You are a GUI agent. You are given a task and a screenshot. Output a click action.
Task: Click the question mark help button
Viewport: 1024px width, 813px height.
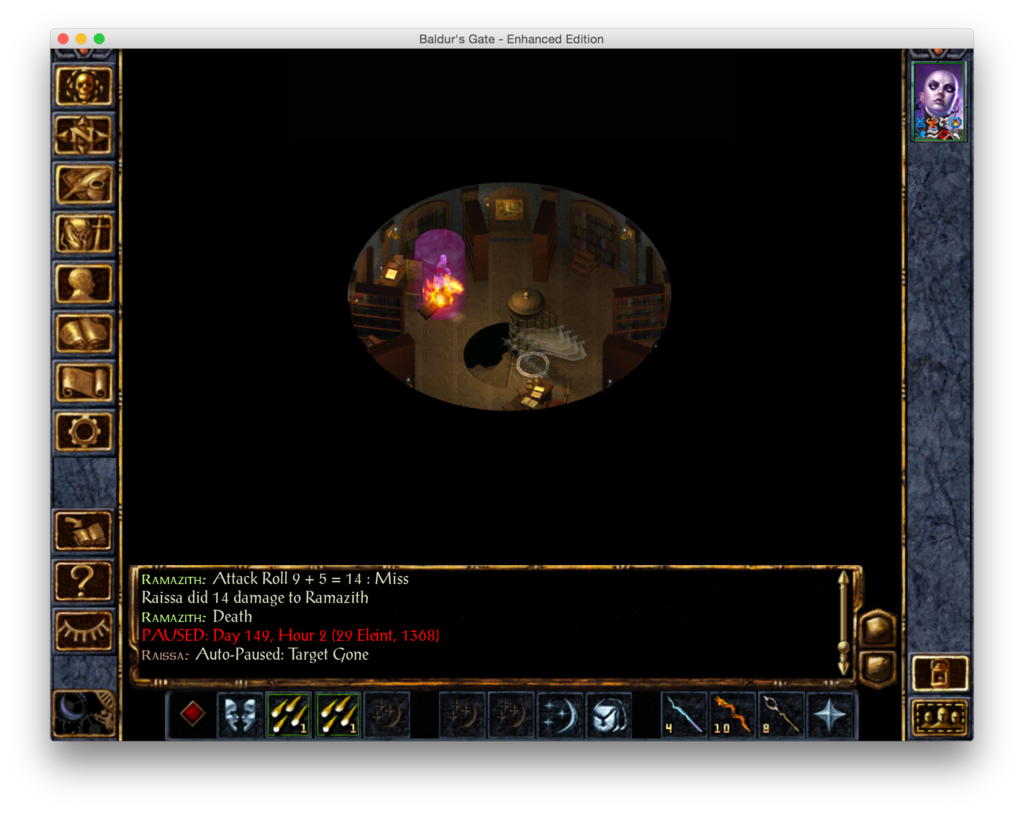coord(84,581)
